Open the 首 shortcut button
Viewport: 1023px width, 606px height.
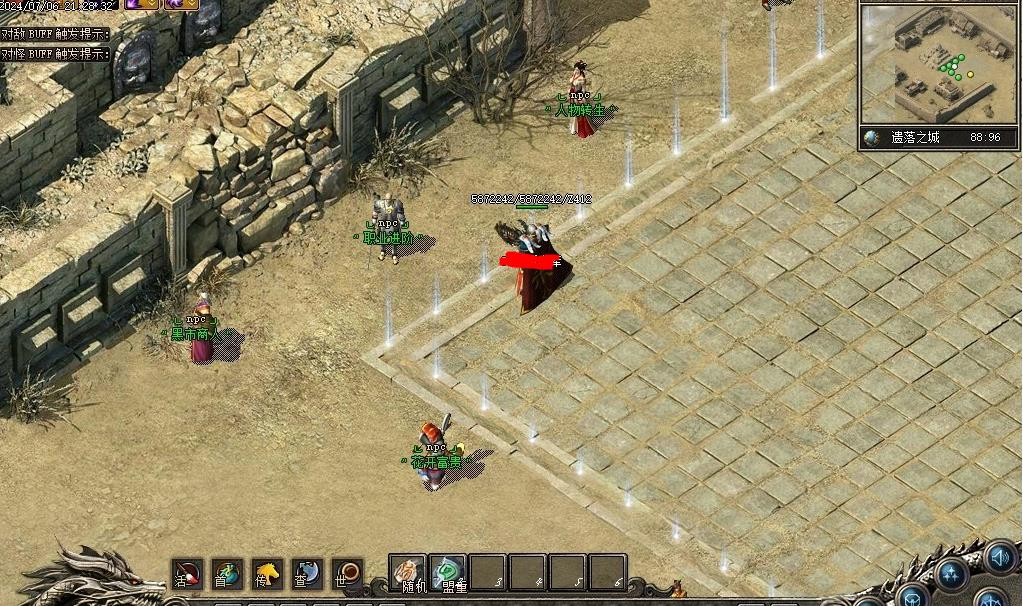click(227, 574)
